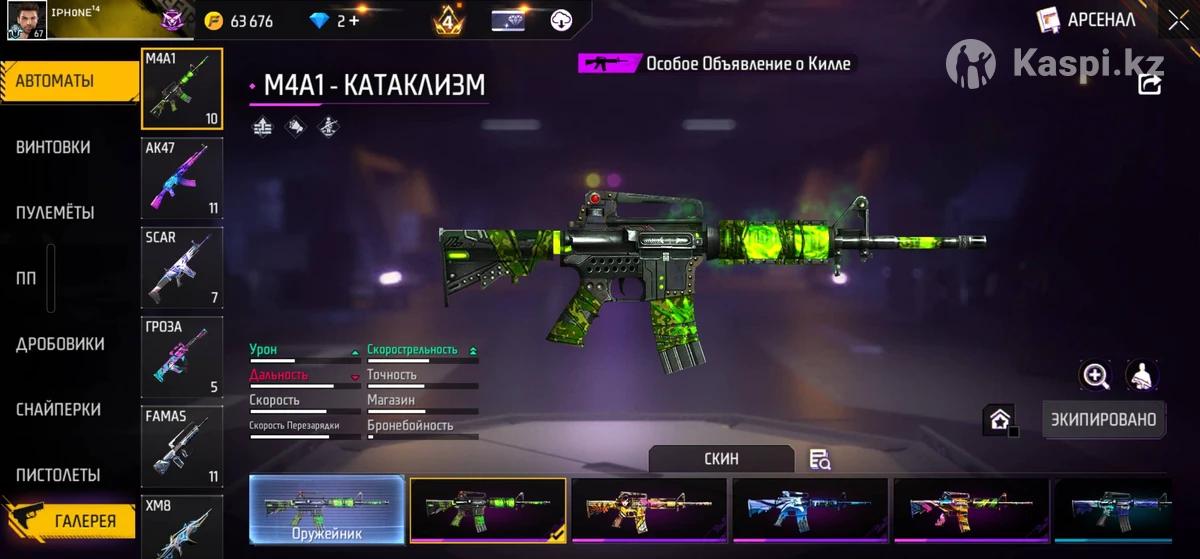
Task: Open the Снайперки category
Action: click(x=58, y=410)
